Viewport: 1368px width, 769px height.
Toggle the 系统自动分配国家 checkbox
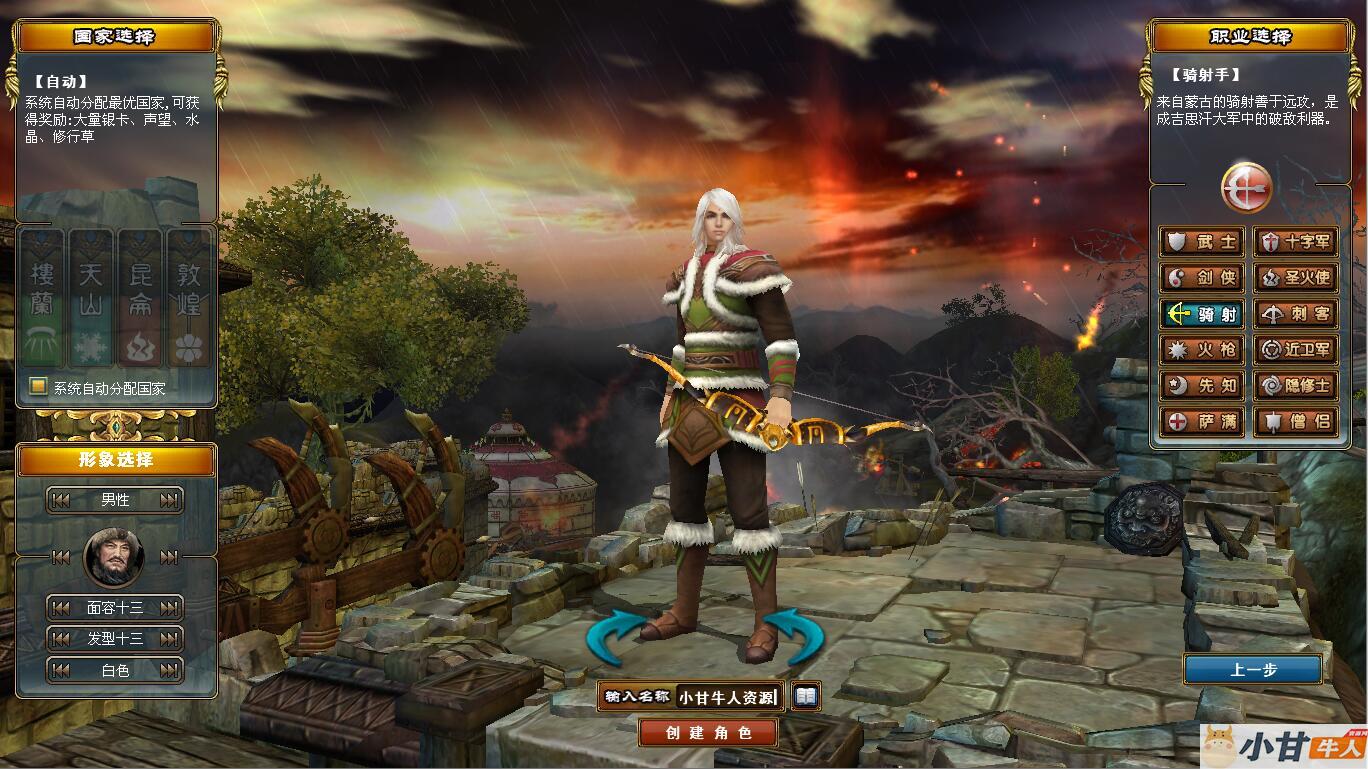pyautogui.click(x=38, y=387)
